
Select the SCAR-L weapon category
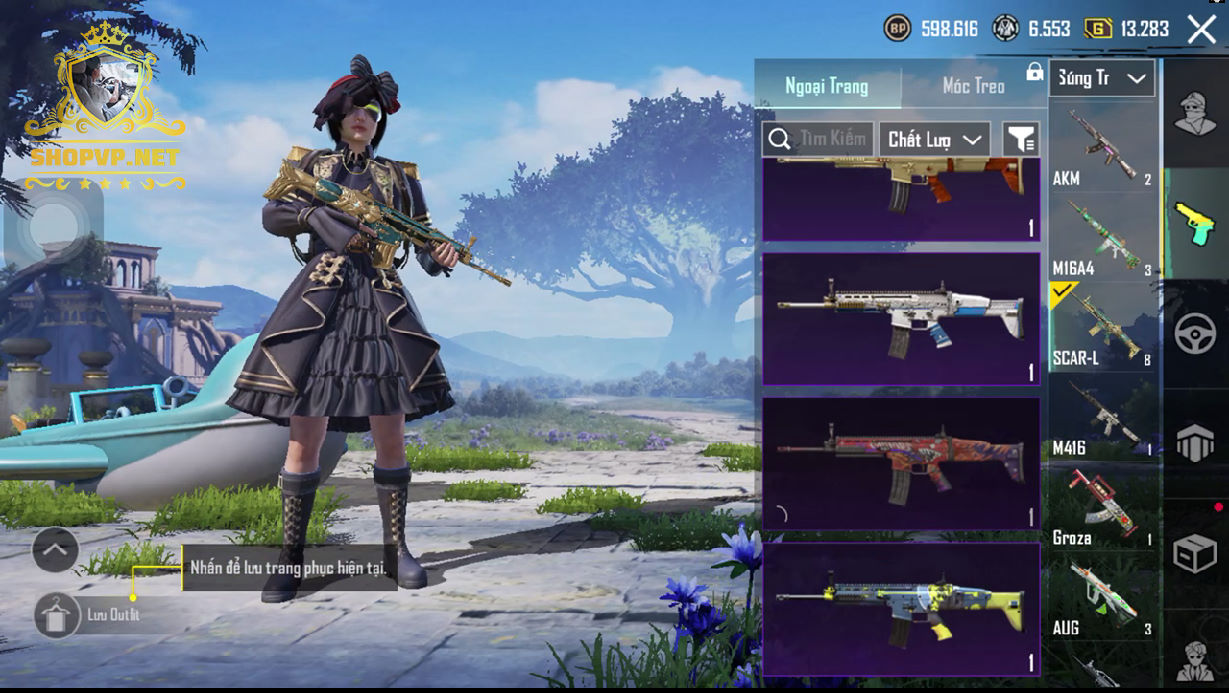1102,326
